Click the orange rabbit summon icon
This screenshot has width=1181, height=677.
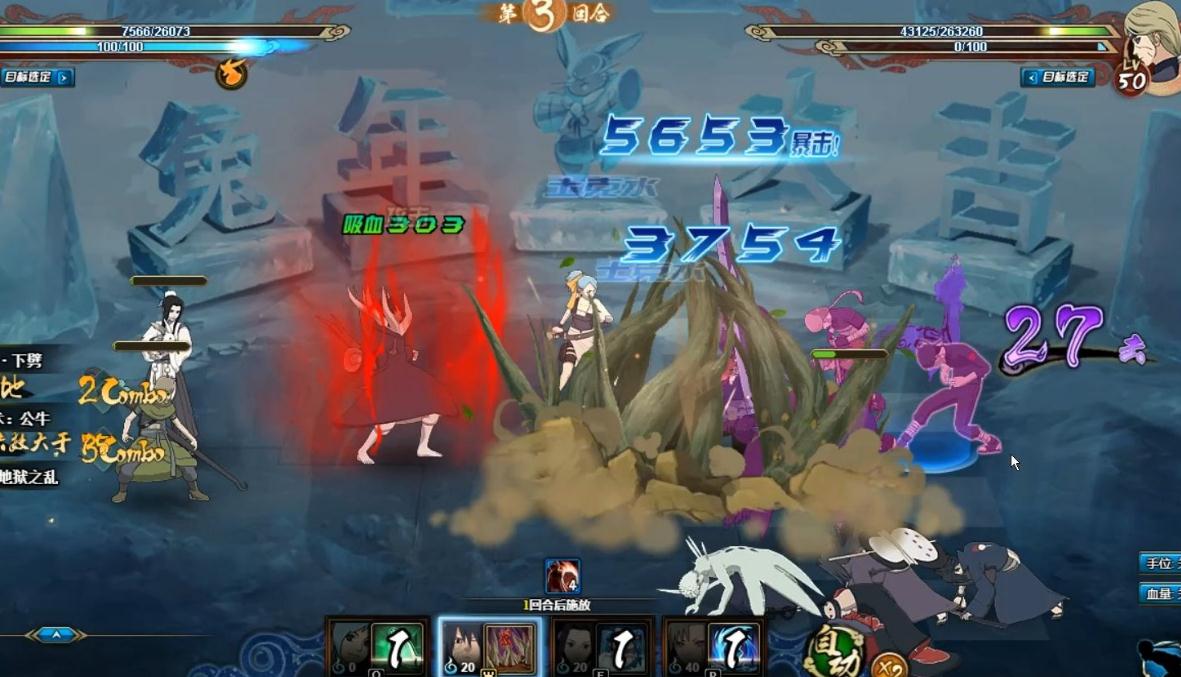(231, 73)
